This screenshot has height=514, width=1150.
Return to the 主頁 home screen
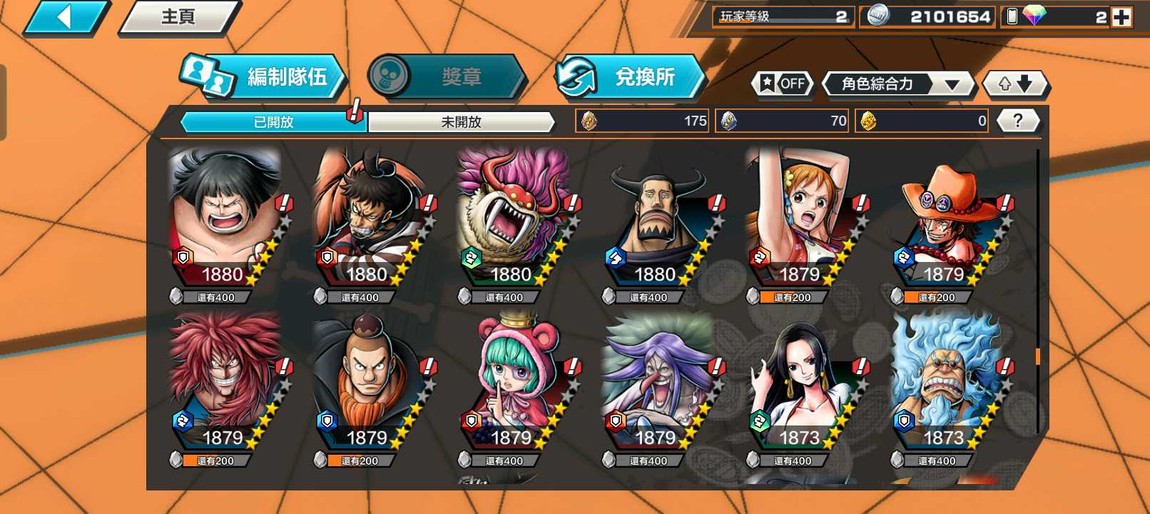[x=178, y=17]
